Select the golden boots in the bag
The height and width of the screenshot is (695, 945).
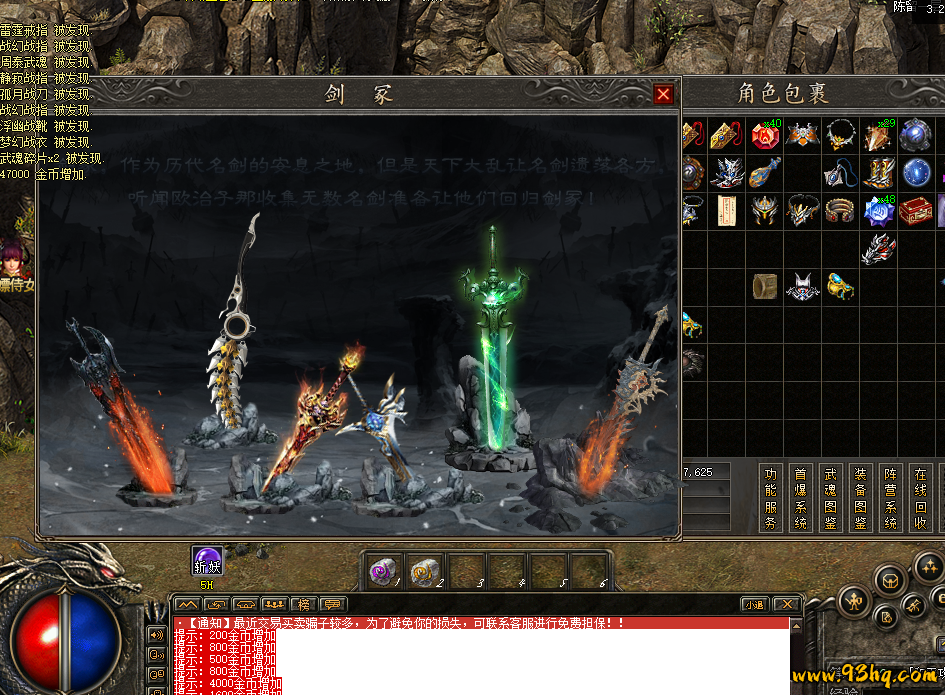[879, 172]
